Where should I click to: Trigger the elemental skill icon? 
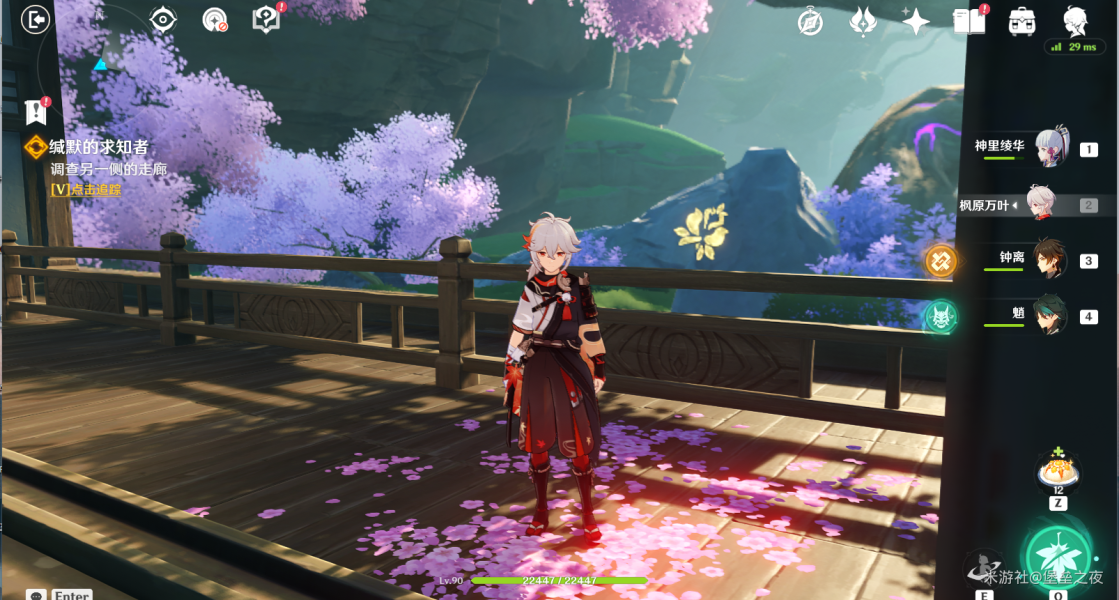click(x=983, y=570)
